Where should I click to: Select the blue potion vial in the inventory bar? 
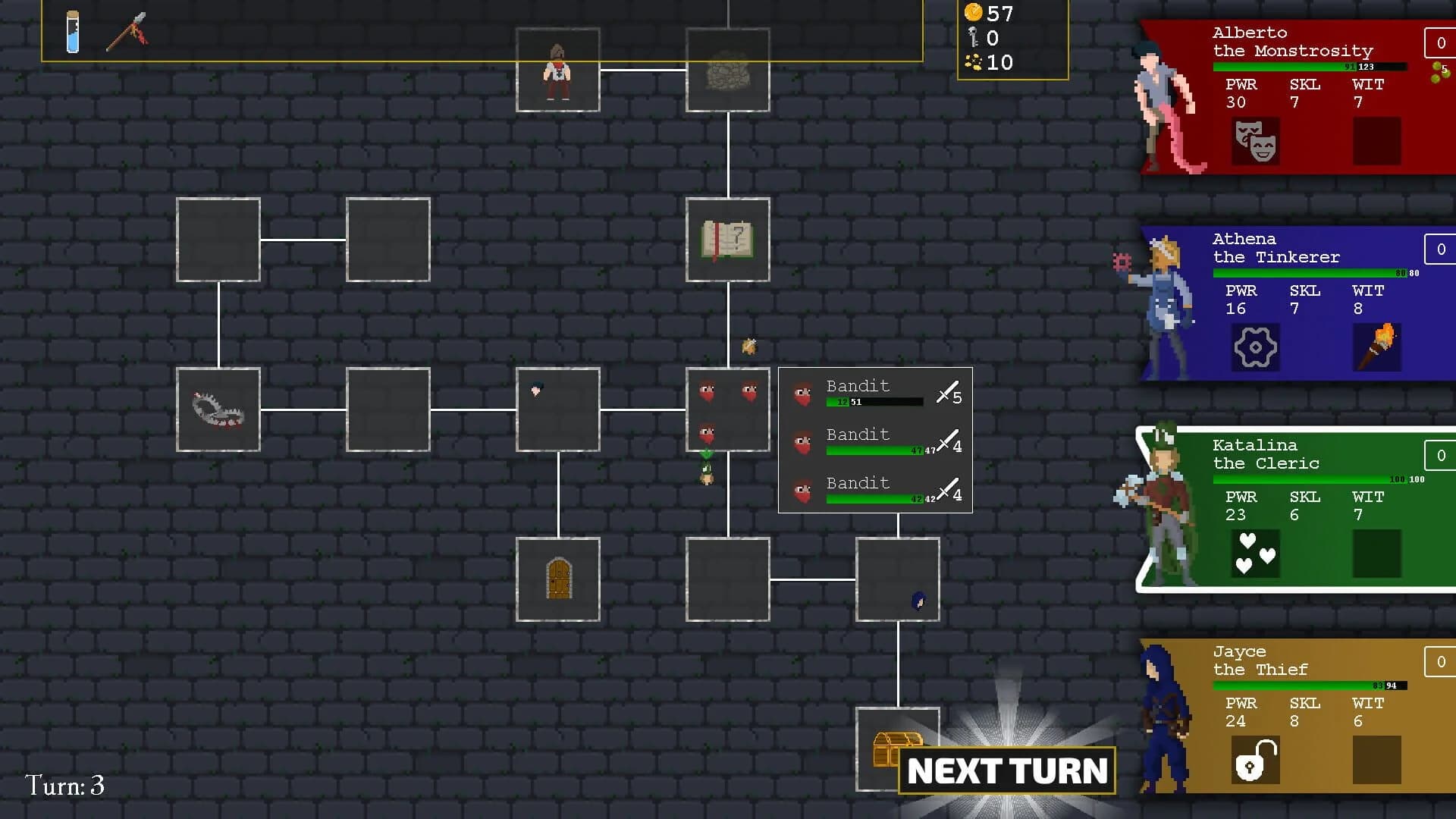[x=74, y=32]
